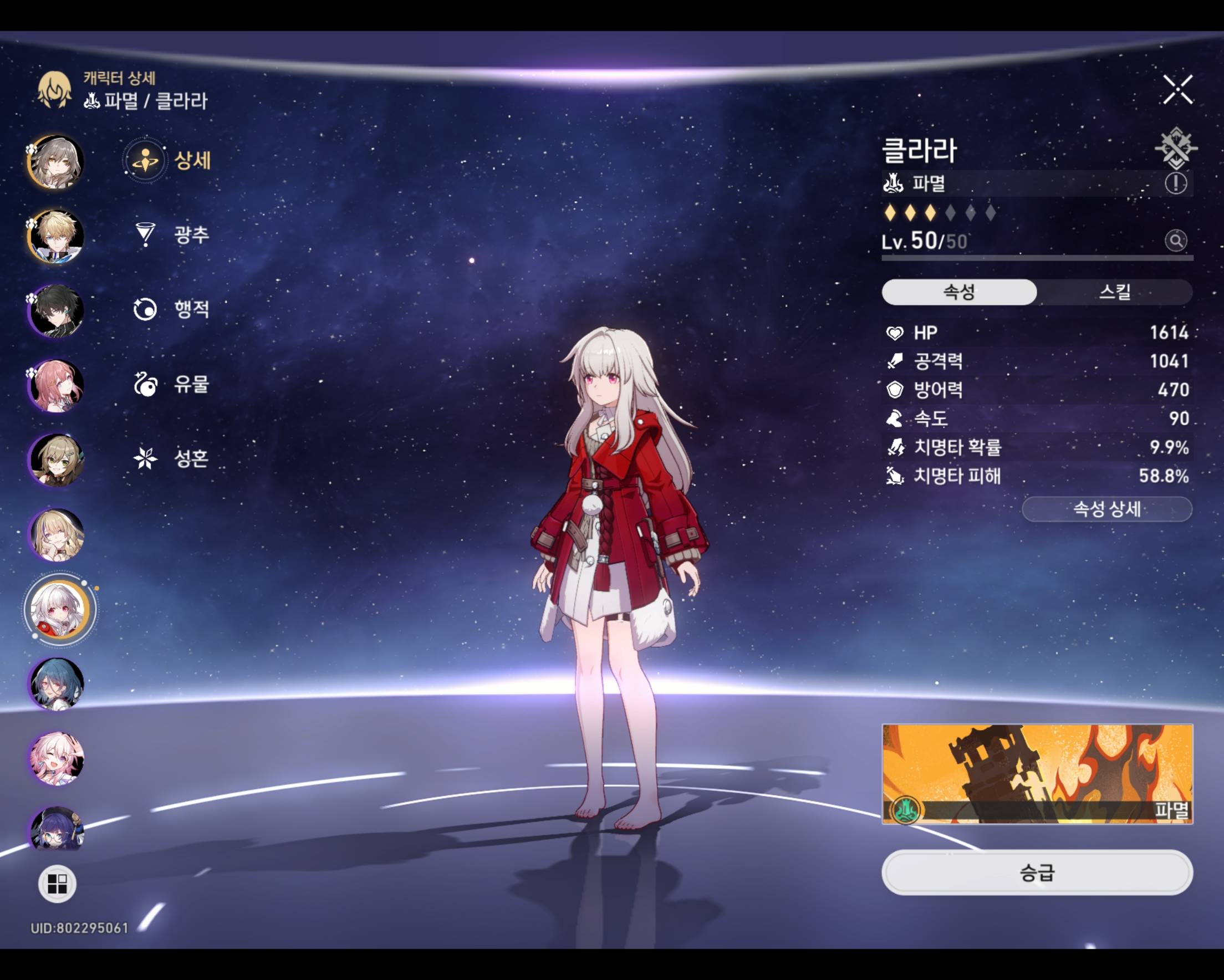
Task: Select the gray-haired Trailblazer portrait
Action: click(x=56, y=162)
